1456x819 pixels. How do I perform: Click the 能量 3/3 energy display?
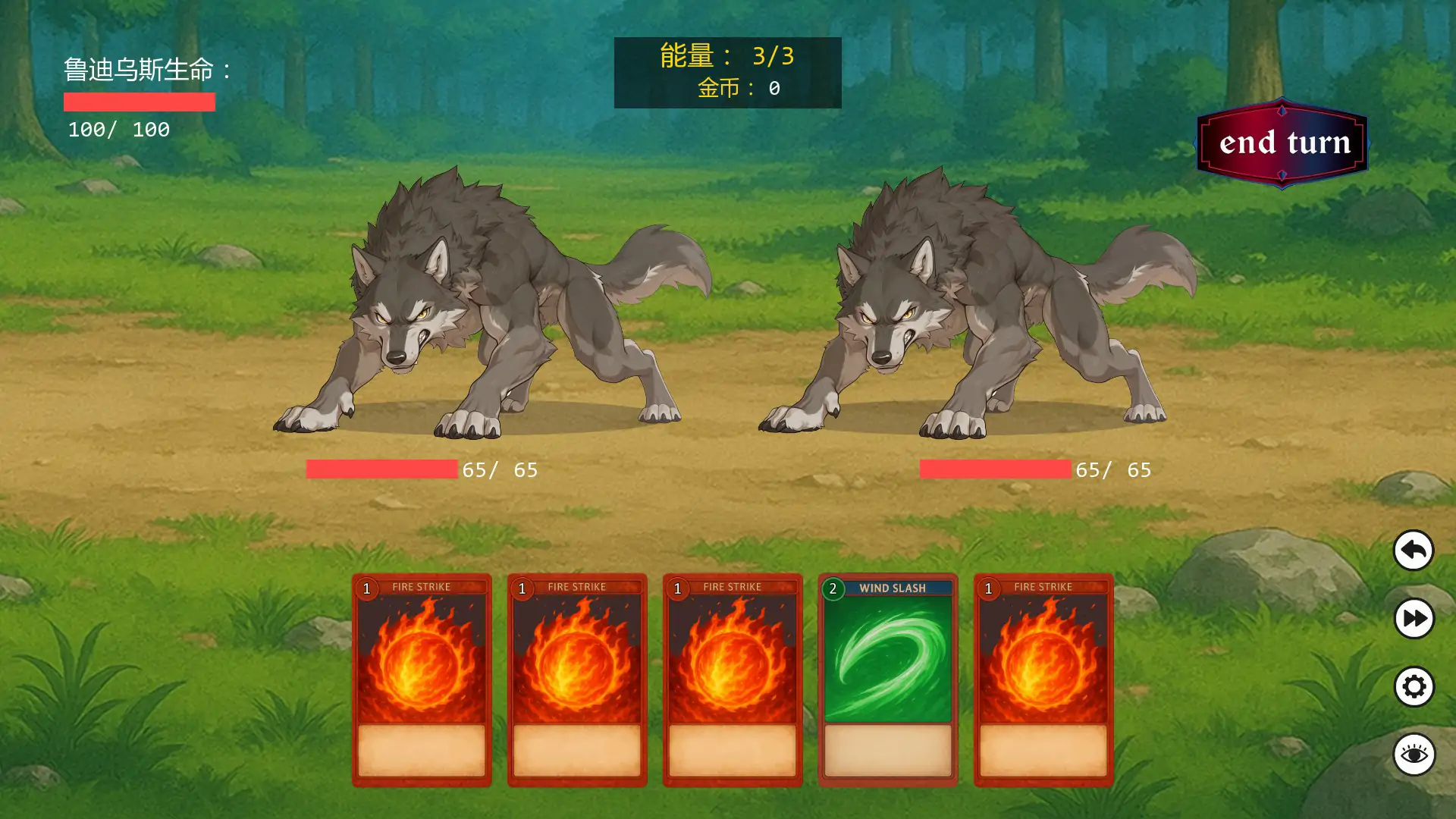tap(726, 55)
